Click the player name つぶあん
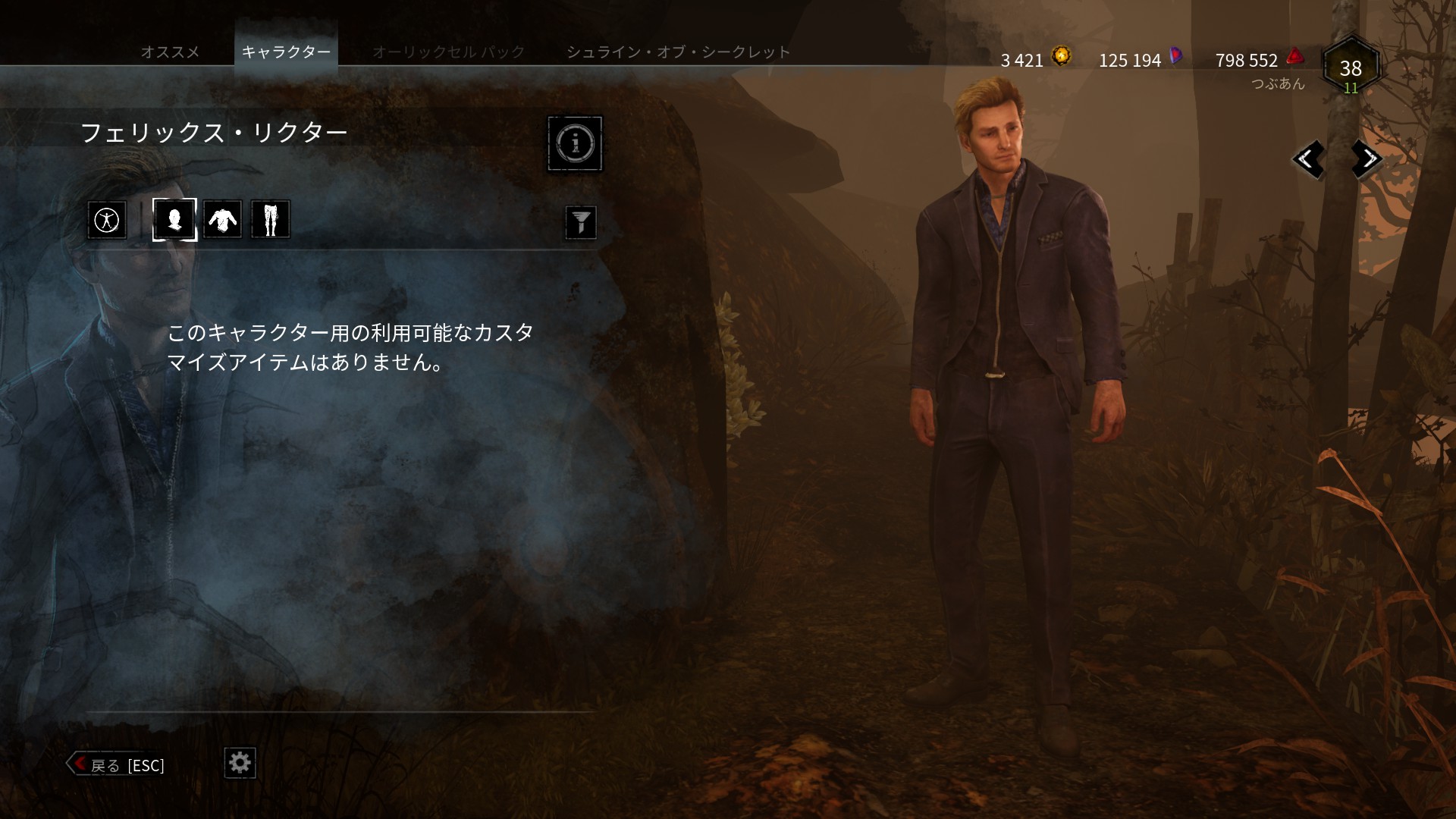Viewport: 1456px width, 819px height. coord(1278,84)
